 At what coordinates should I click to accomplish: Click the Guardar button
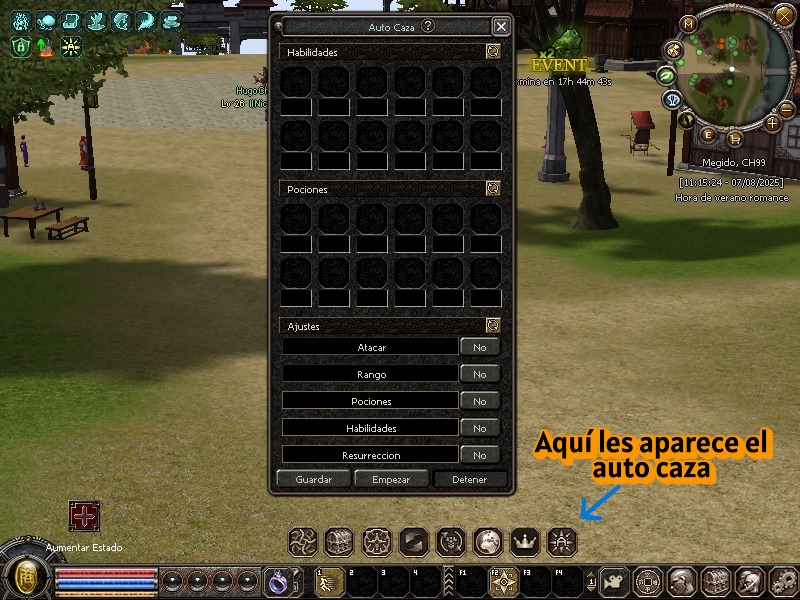coord(314,479)
